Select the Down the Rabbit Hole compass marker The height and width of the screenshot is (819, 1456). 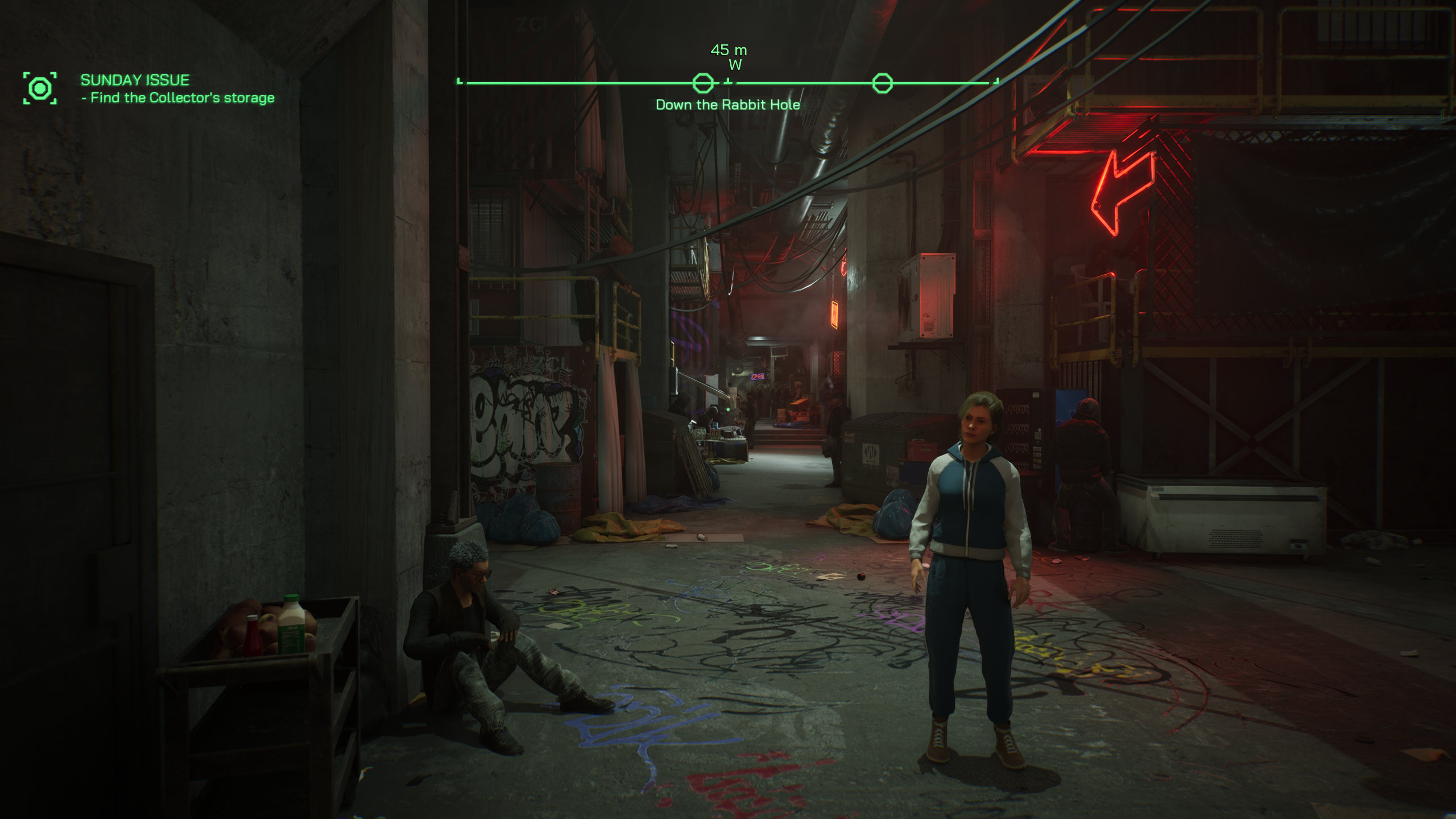(703, 84)
